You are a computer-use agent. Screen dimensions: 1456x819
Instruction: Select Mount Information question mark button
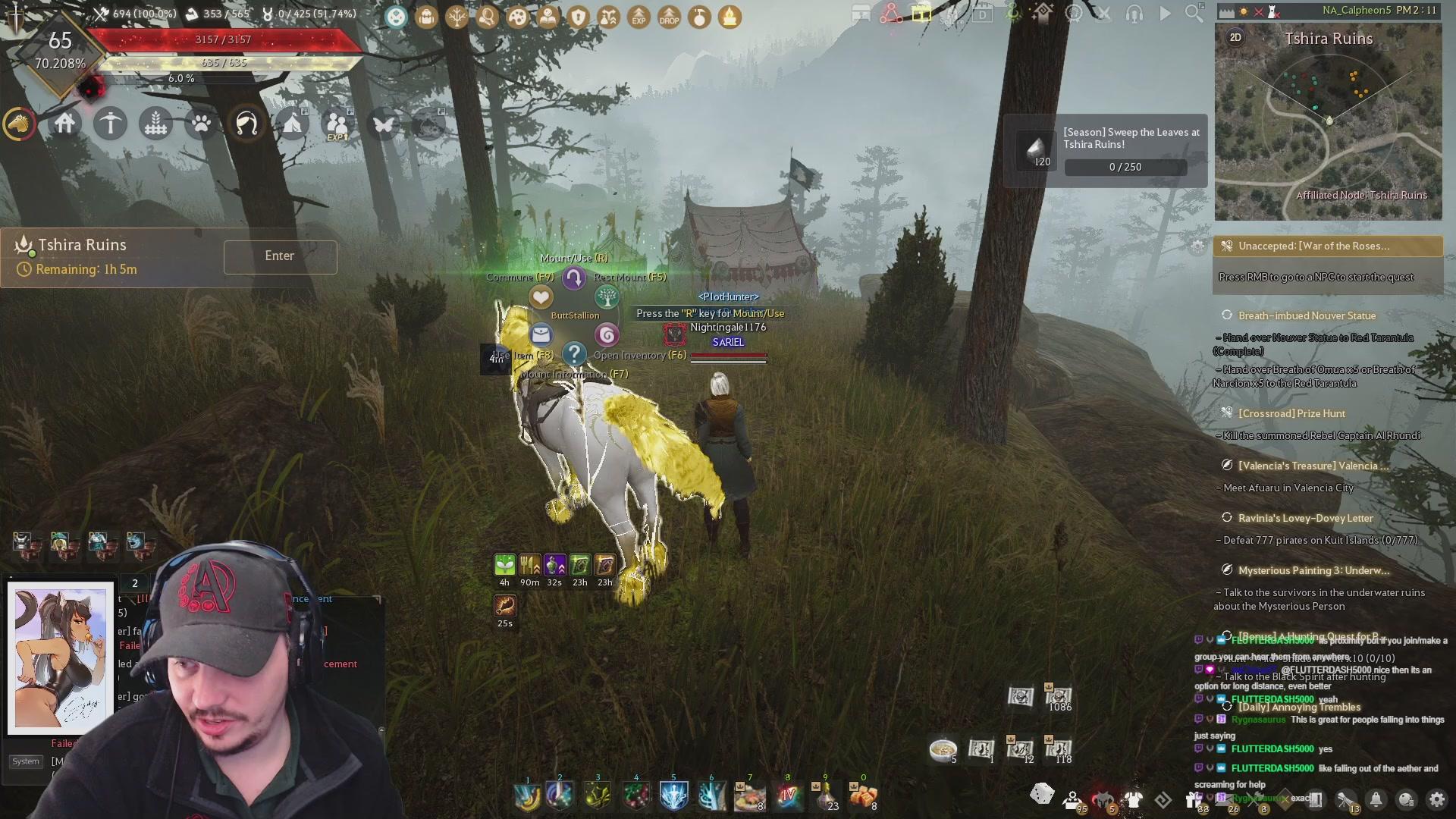tap(575, 353)
